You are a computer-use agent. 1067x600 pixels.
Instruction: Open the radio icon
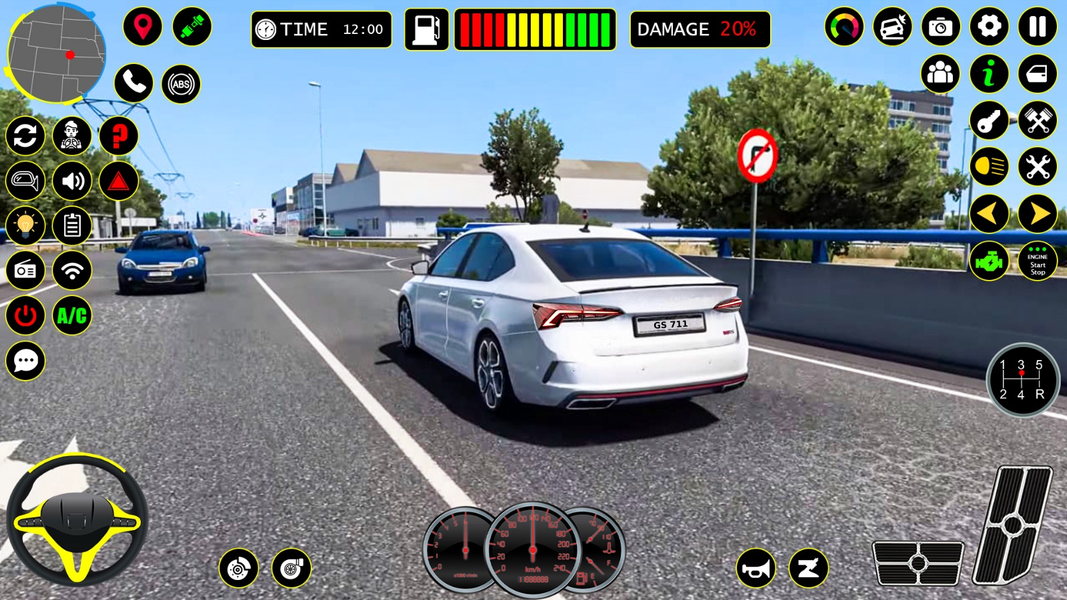coord(25,270)
